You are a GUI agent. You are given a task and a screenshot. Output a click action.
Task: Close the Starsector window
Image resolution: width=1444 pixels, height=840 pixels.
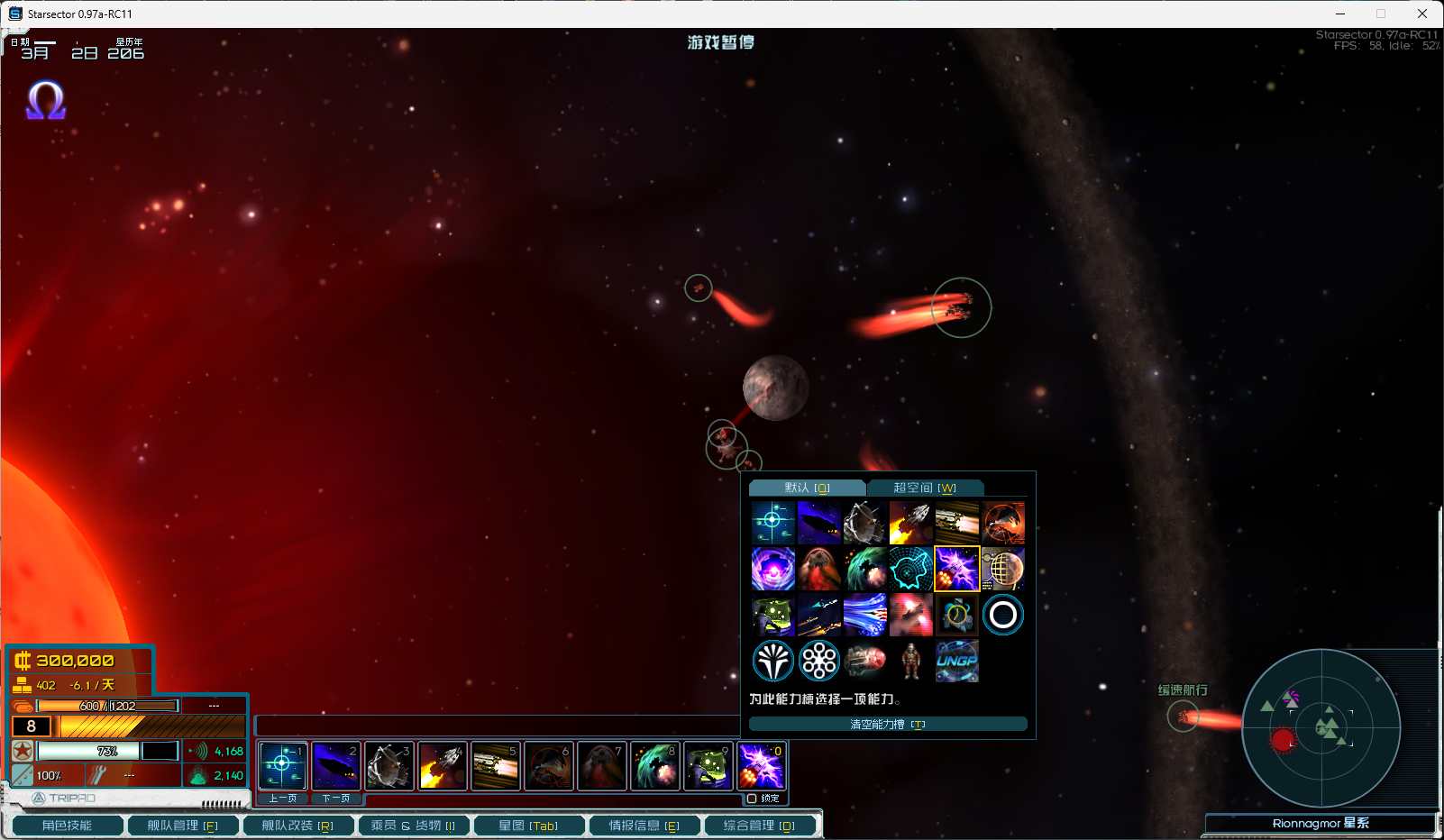(1422, 14)
